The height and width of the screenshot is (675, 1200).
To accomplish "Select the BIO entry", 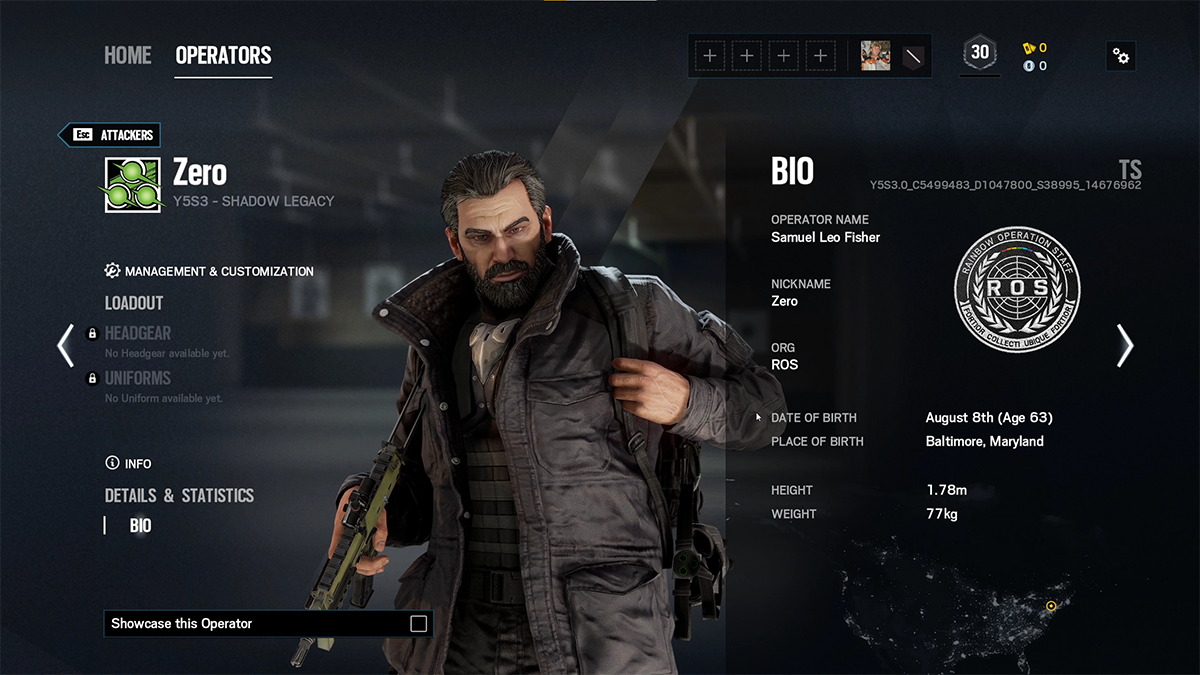I will pos(141,526).
